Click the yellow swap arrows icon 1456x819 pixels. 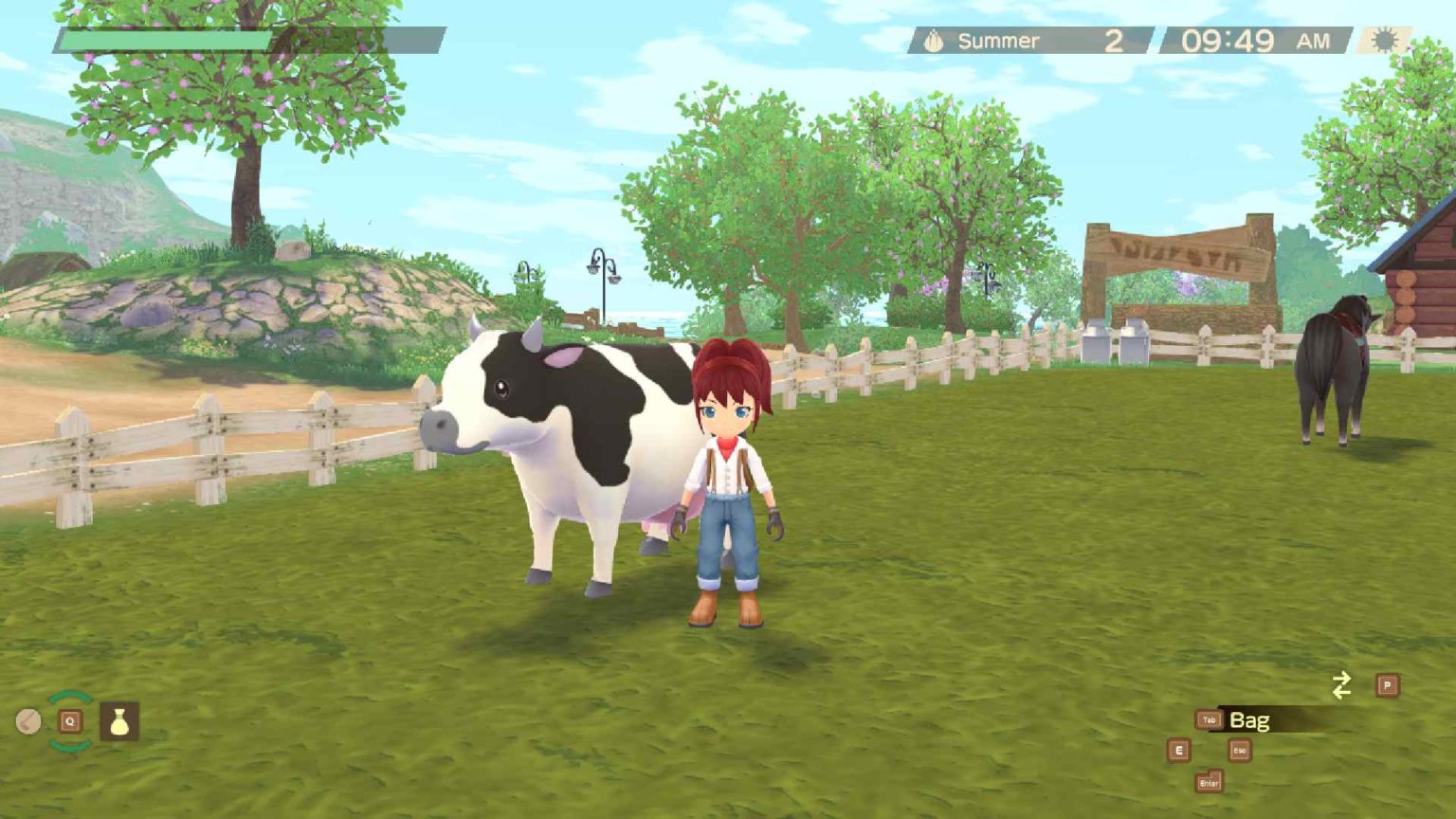point(1341,685)
